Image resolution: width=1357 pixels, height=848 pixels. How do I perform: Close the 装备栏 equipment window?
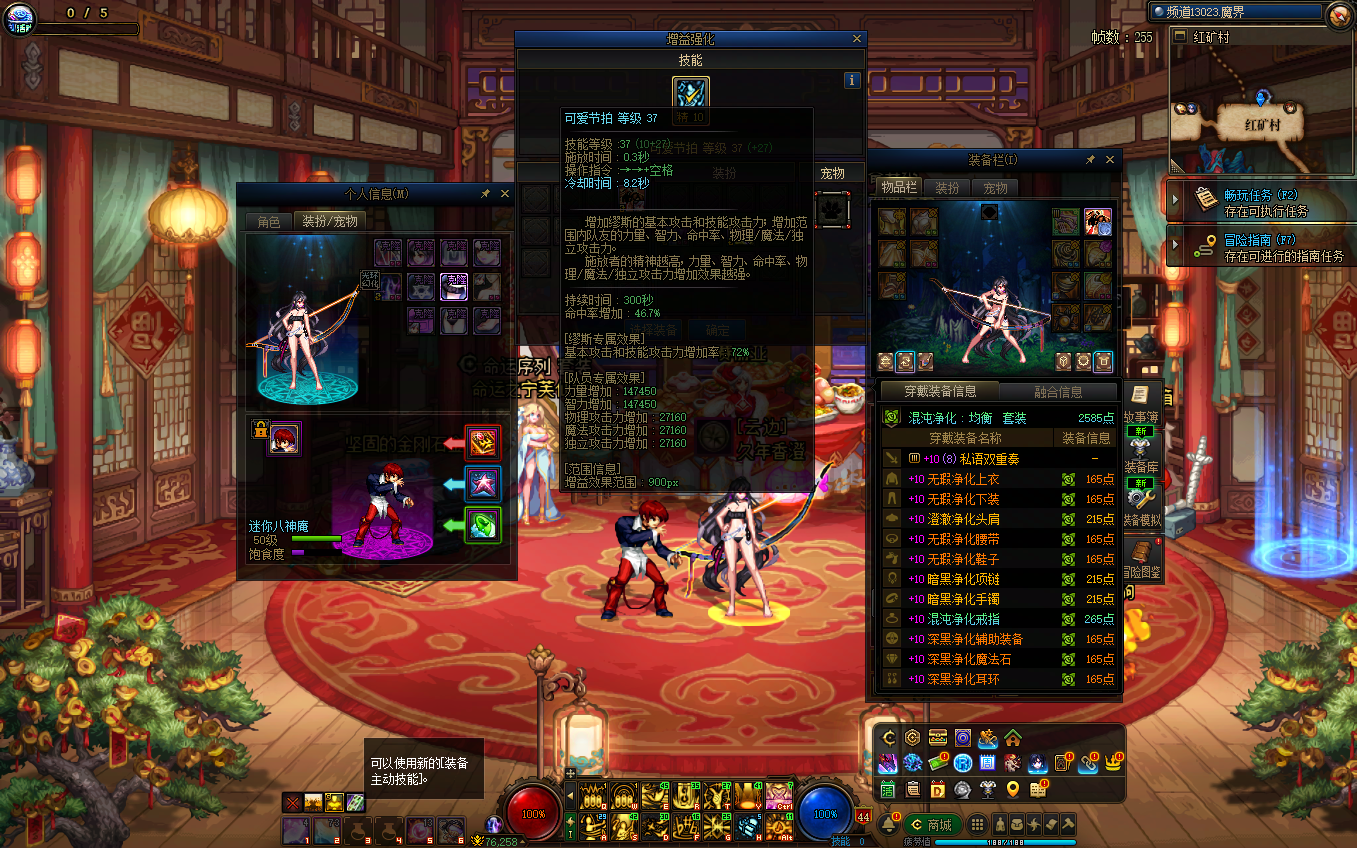click(1108, 160)
